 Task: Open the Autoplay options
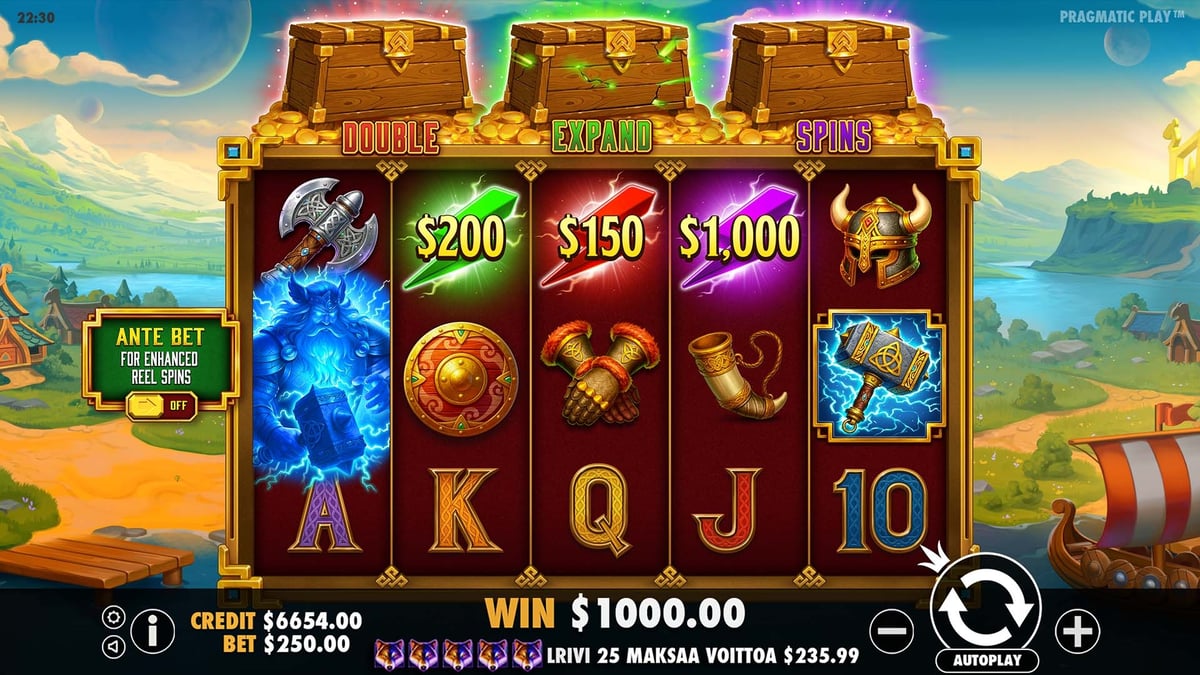click(x=986, y=661)
